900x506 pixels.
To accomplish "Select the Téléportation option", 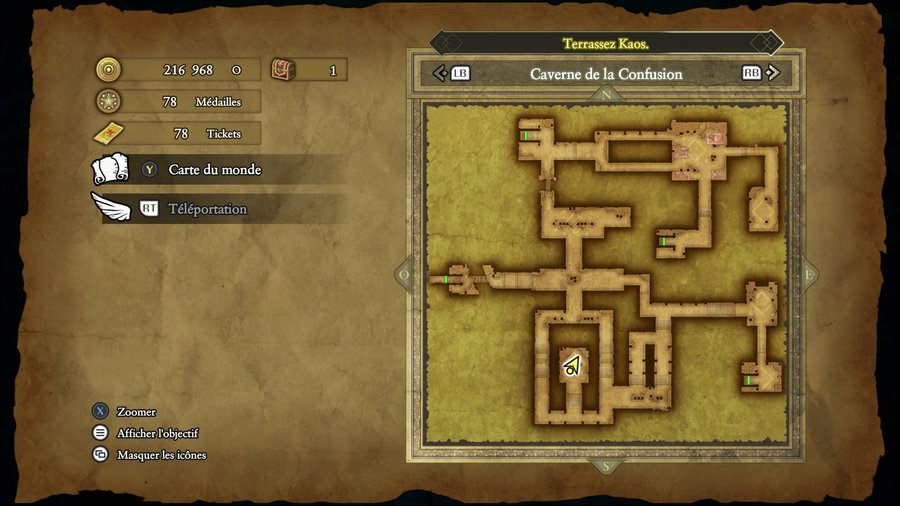I will (207, 209).
